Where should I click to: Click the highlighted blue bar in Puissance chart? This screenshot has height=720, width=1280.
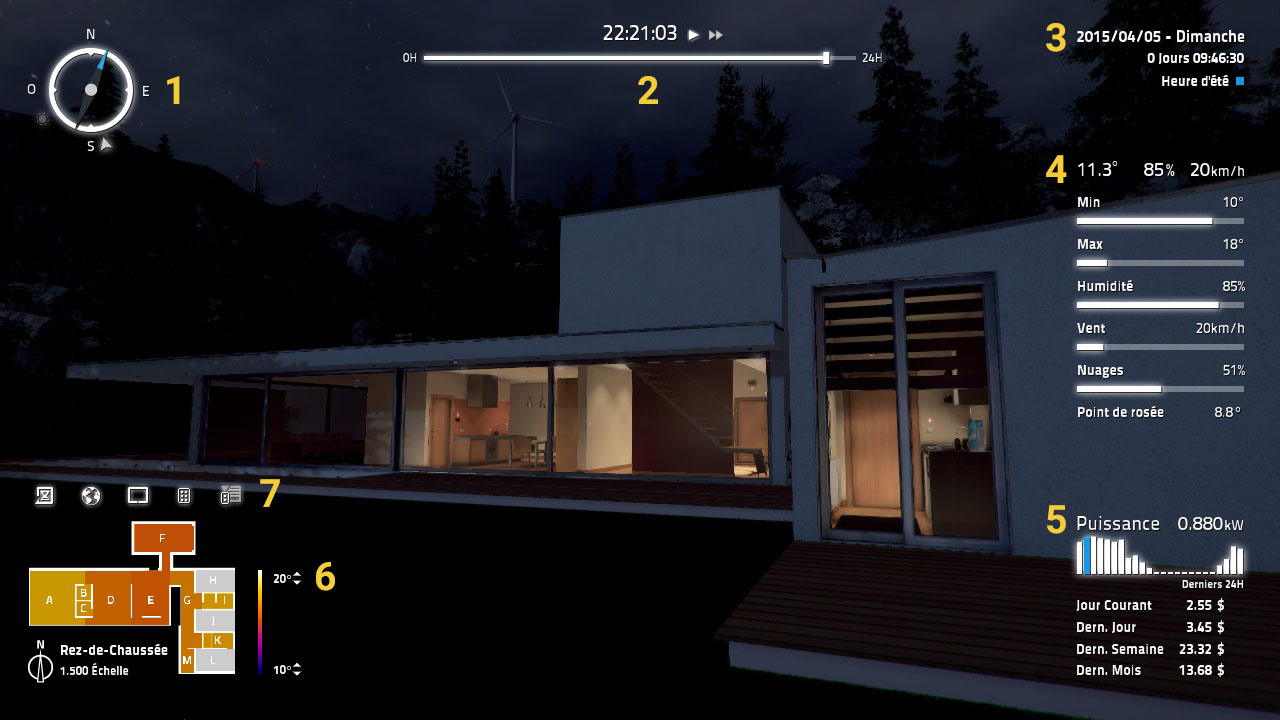[1087, 557]
